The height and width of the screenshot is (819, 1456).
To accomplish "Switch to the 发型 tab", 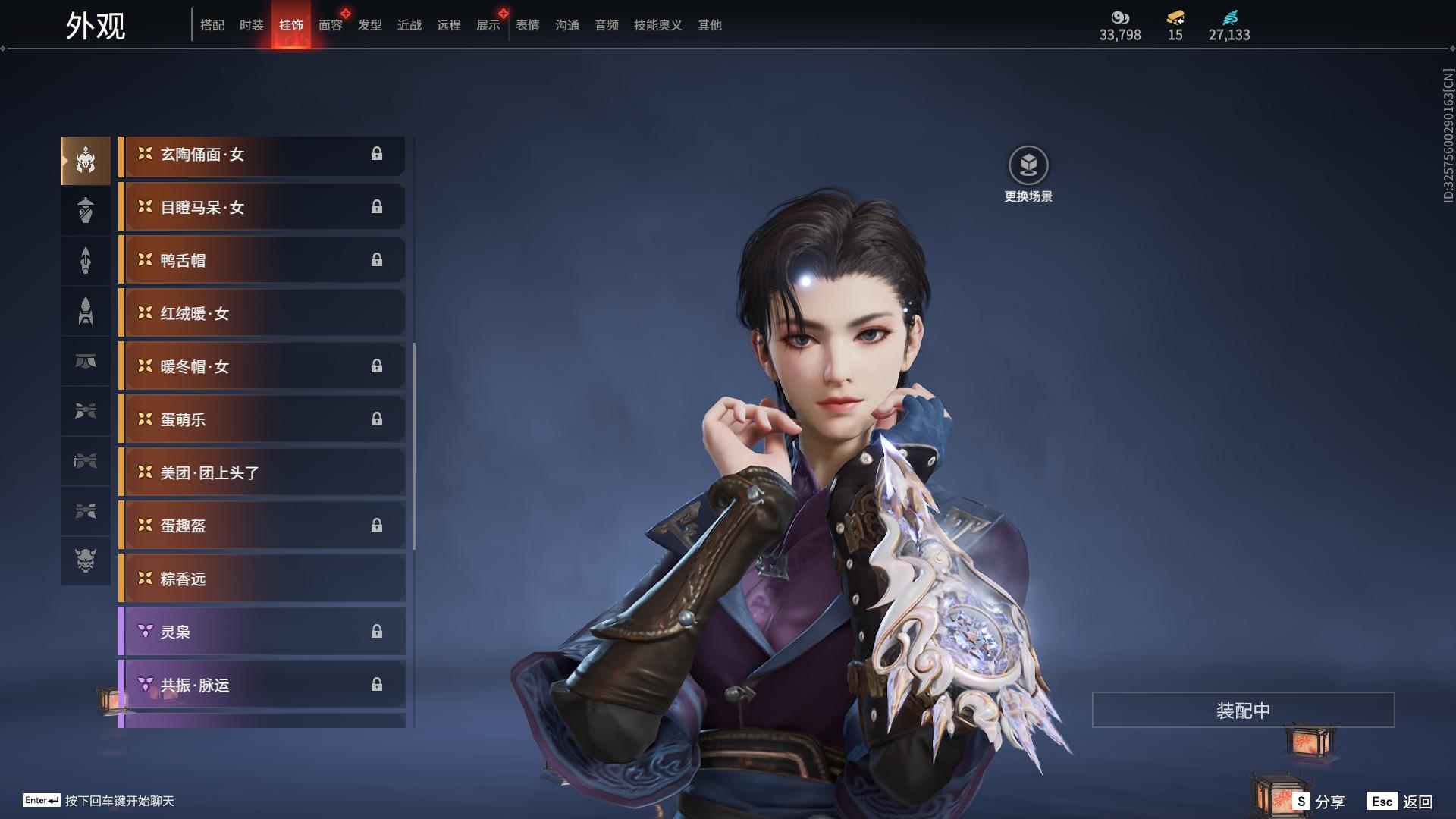I will (x=369, y=25).
